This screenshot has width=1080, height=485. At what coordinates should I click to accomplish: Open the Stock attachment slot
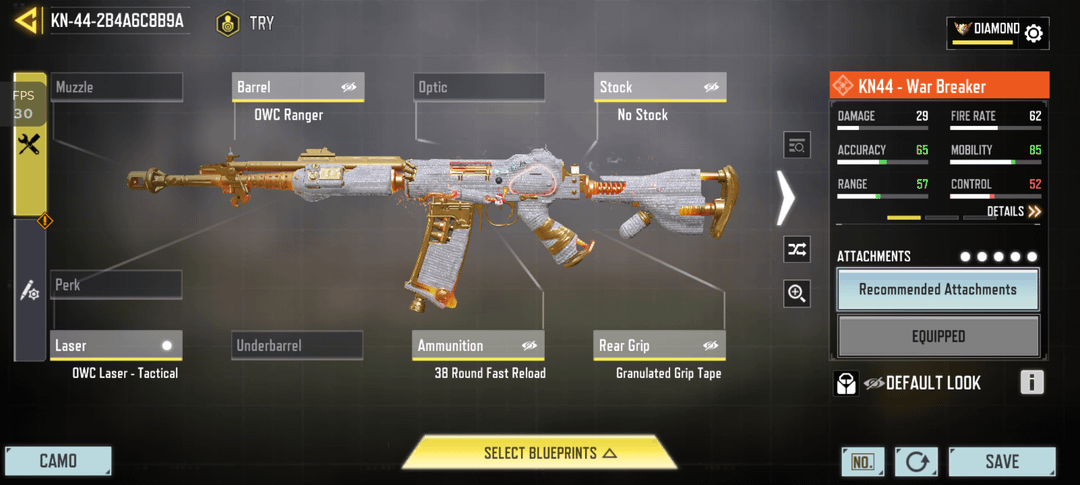click(x=659, y=88)
